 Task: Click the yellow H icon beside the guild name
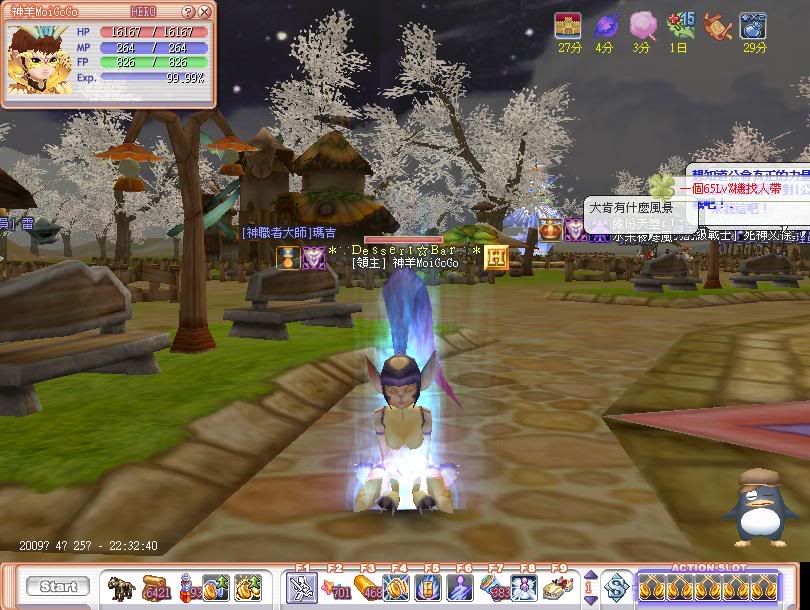[497, 256]
